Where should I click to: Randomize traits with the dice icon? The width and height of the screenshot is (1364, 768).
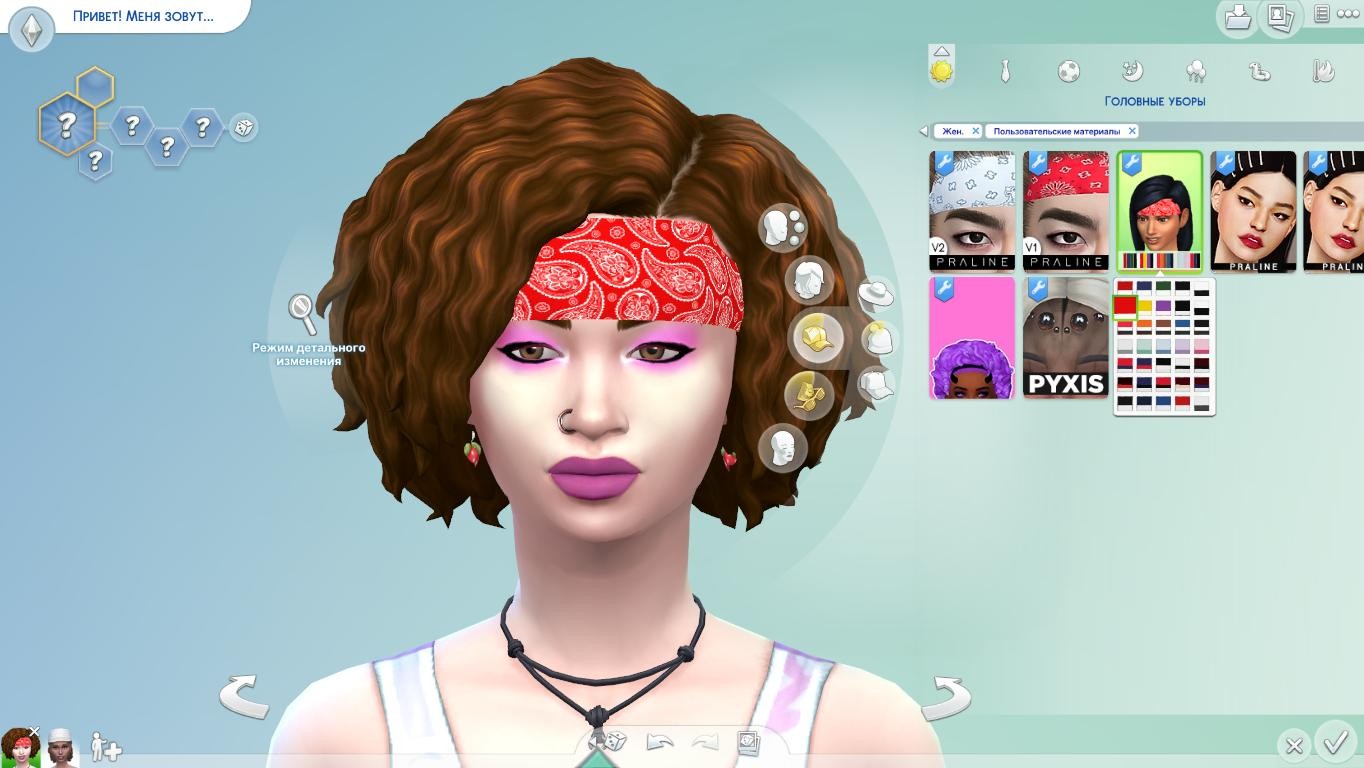point(243,128)
